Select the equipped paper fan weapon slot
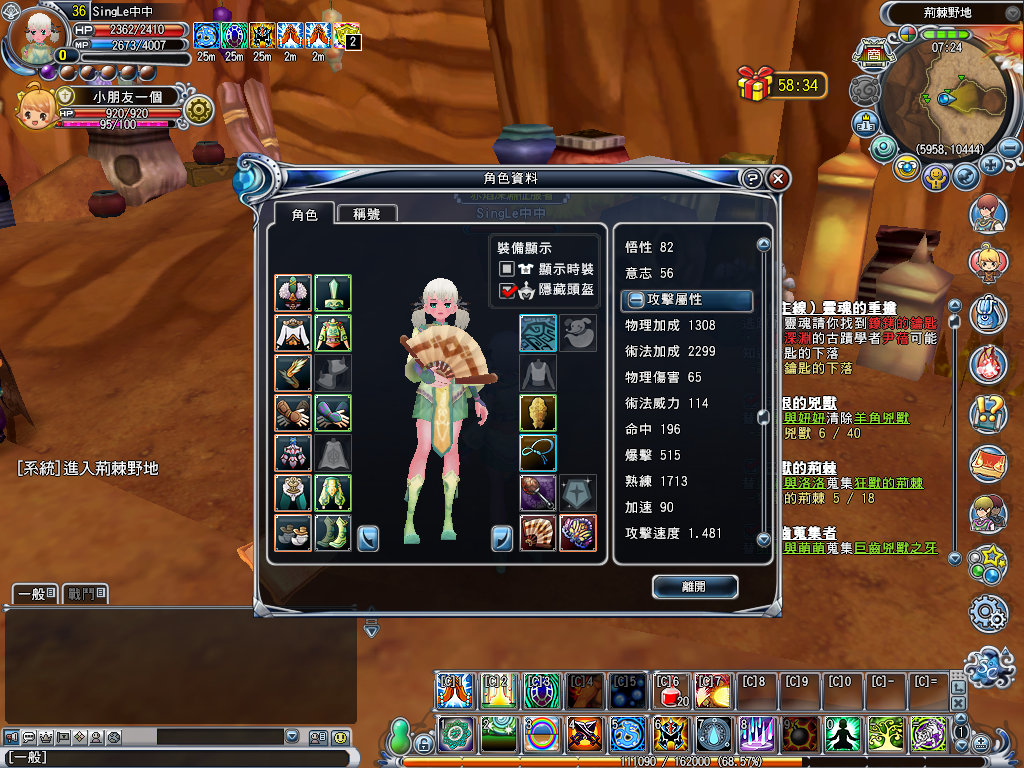This screenshot has height=768, width=1024. tap(538, 532)
